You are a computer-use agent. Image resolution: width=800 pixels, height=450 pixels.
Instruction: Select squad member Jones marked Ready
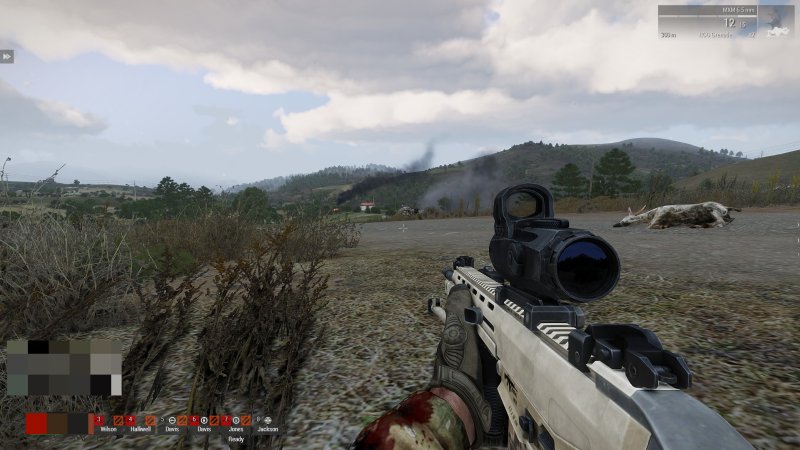pyautogui.click(x=235, y=422)
